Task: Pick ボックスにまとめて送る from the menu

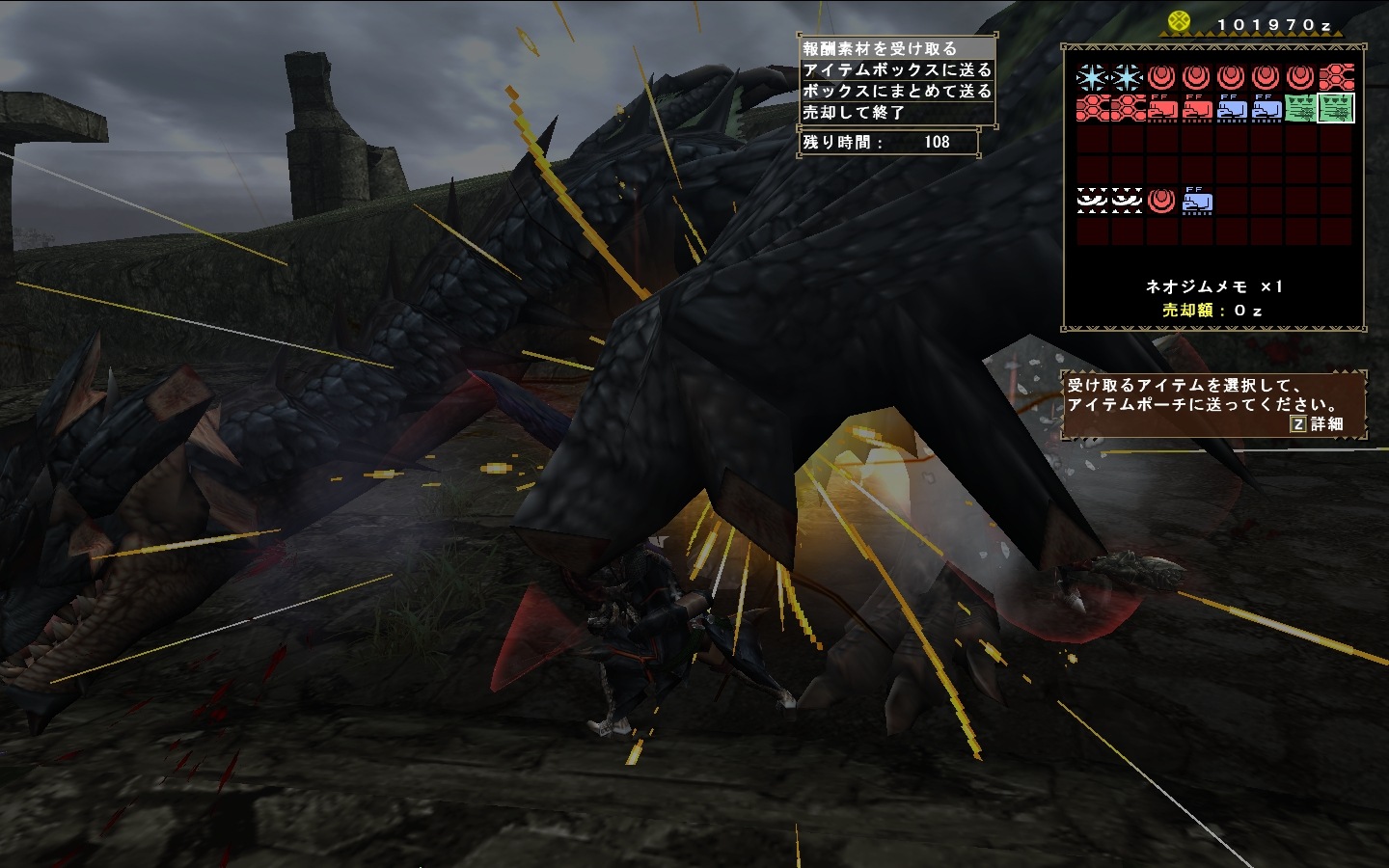Action: point(896,91)
